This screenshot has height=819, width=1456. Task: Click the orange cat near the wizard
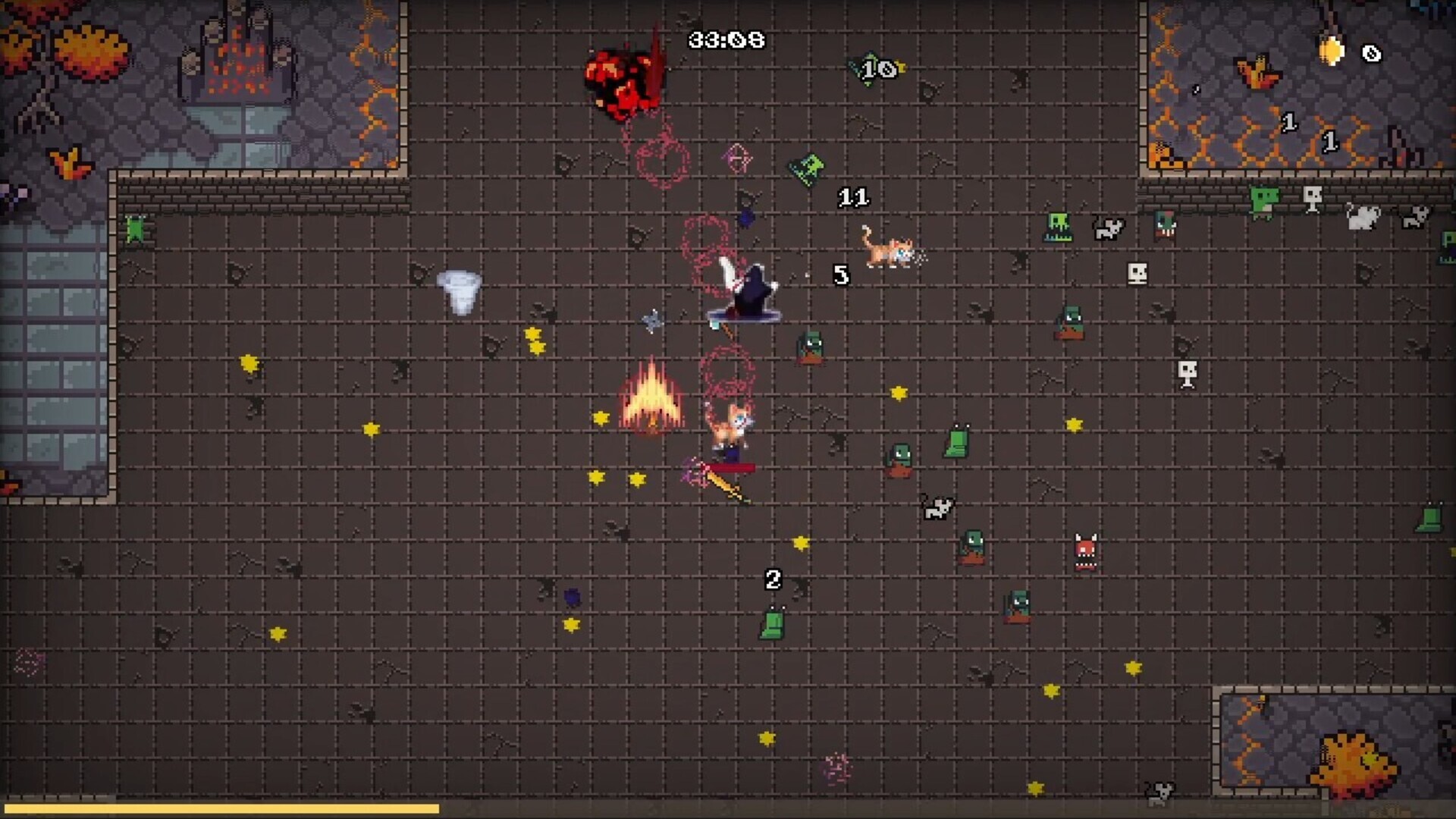[728, 425]
